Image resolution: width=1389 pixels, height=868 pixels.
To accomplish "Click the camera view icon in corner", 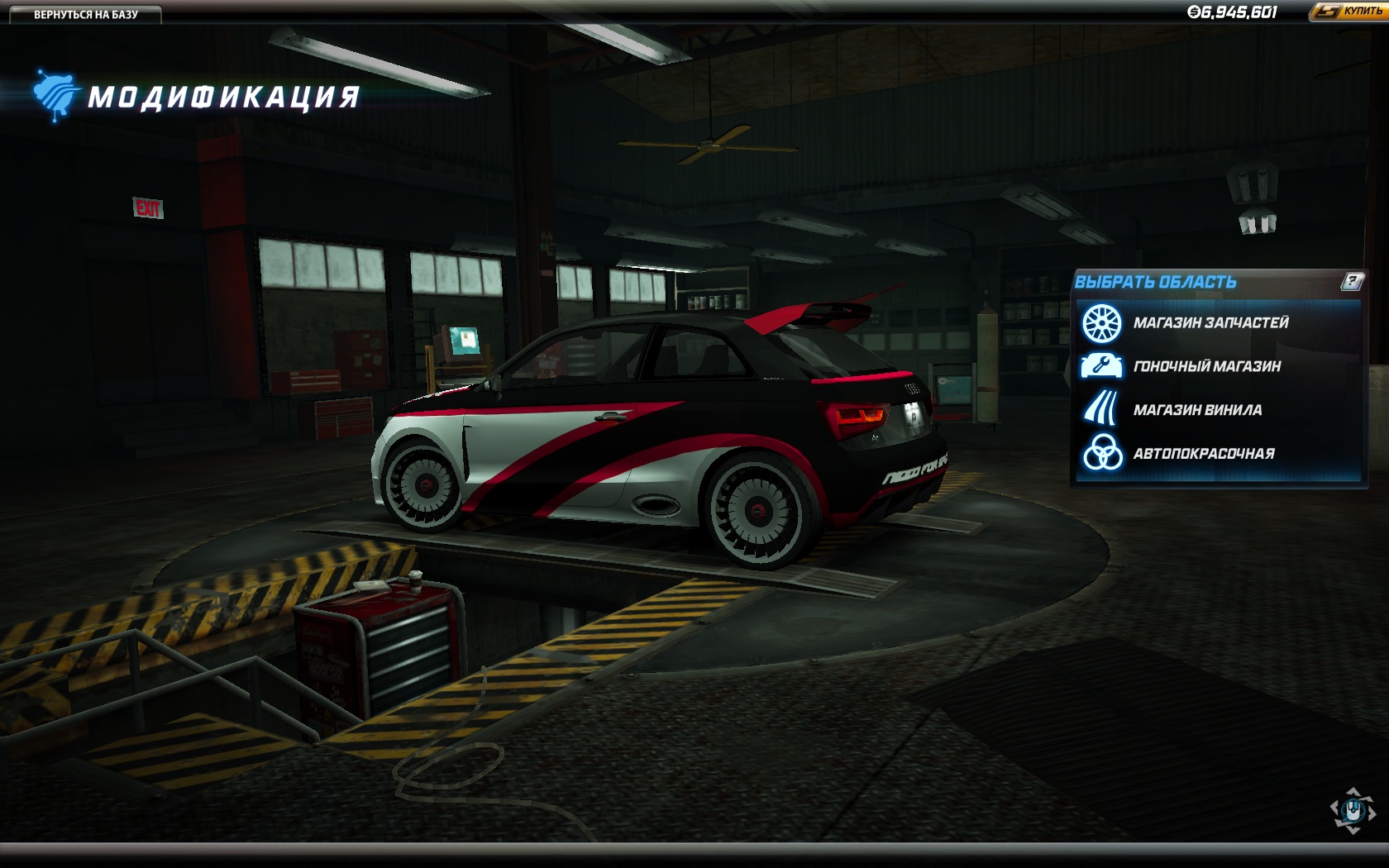I will click(x=1352, y=810).
